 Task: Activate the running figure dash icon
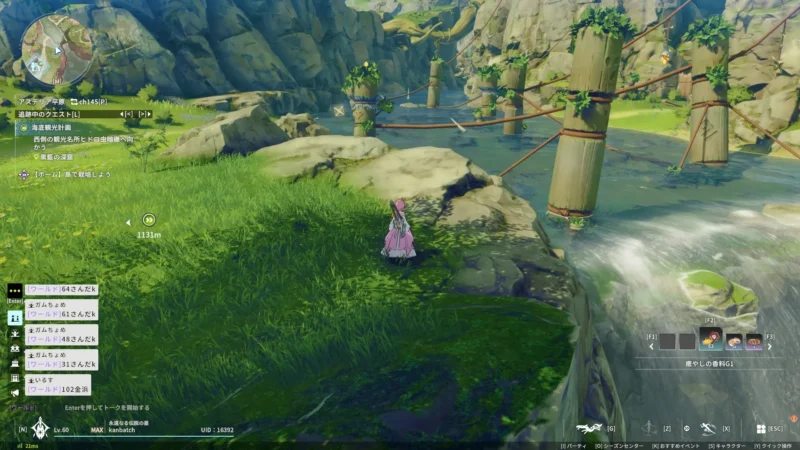(x=709, y=428)
